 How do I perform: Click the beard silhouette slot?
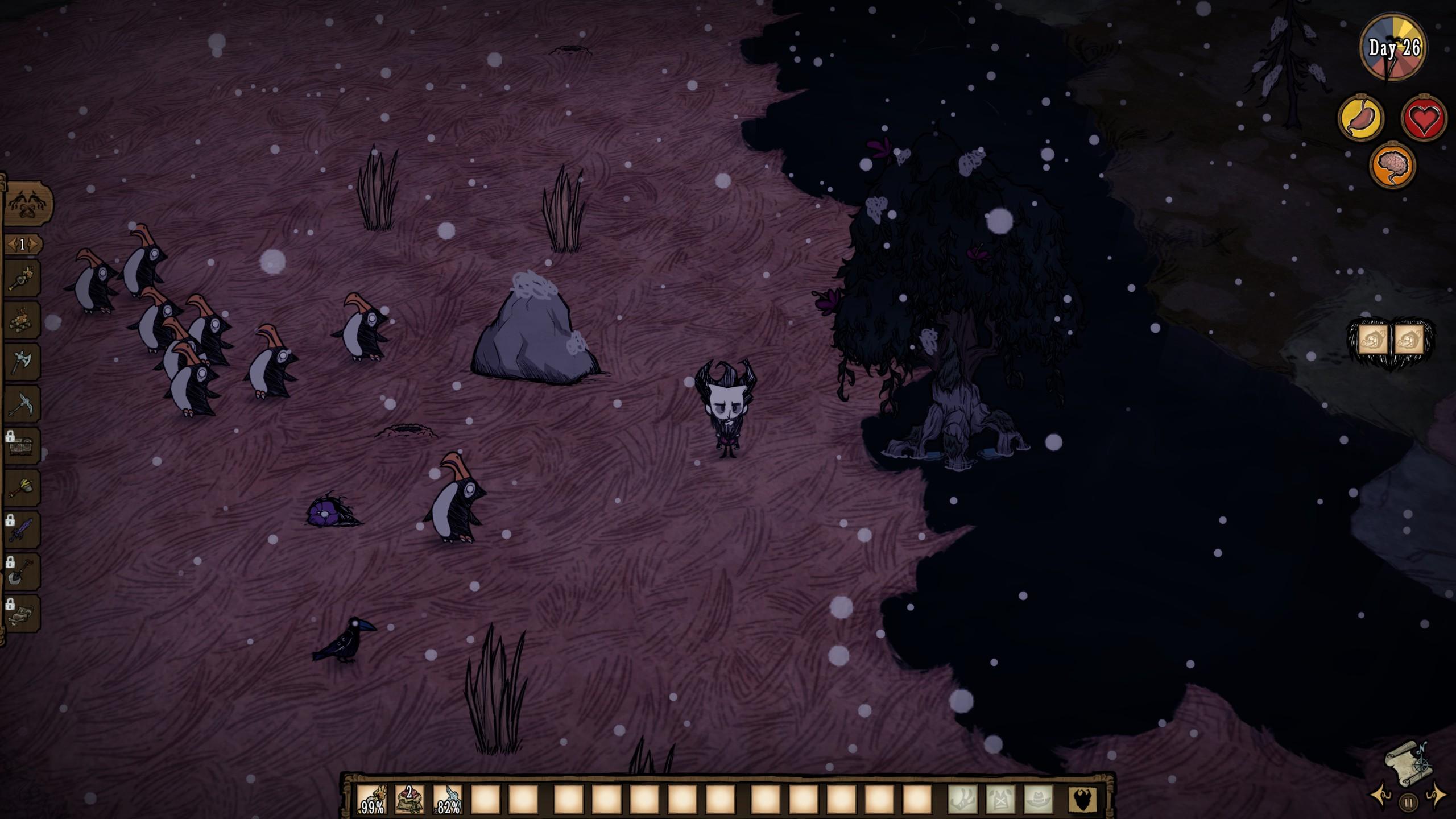pos(1082,800)
